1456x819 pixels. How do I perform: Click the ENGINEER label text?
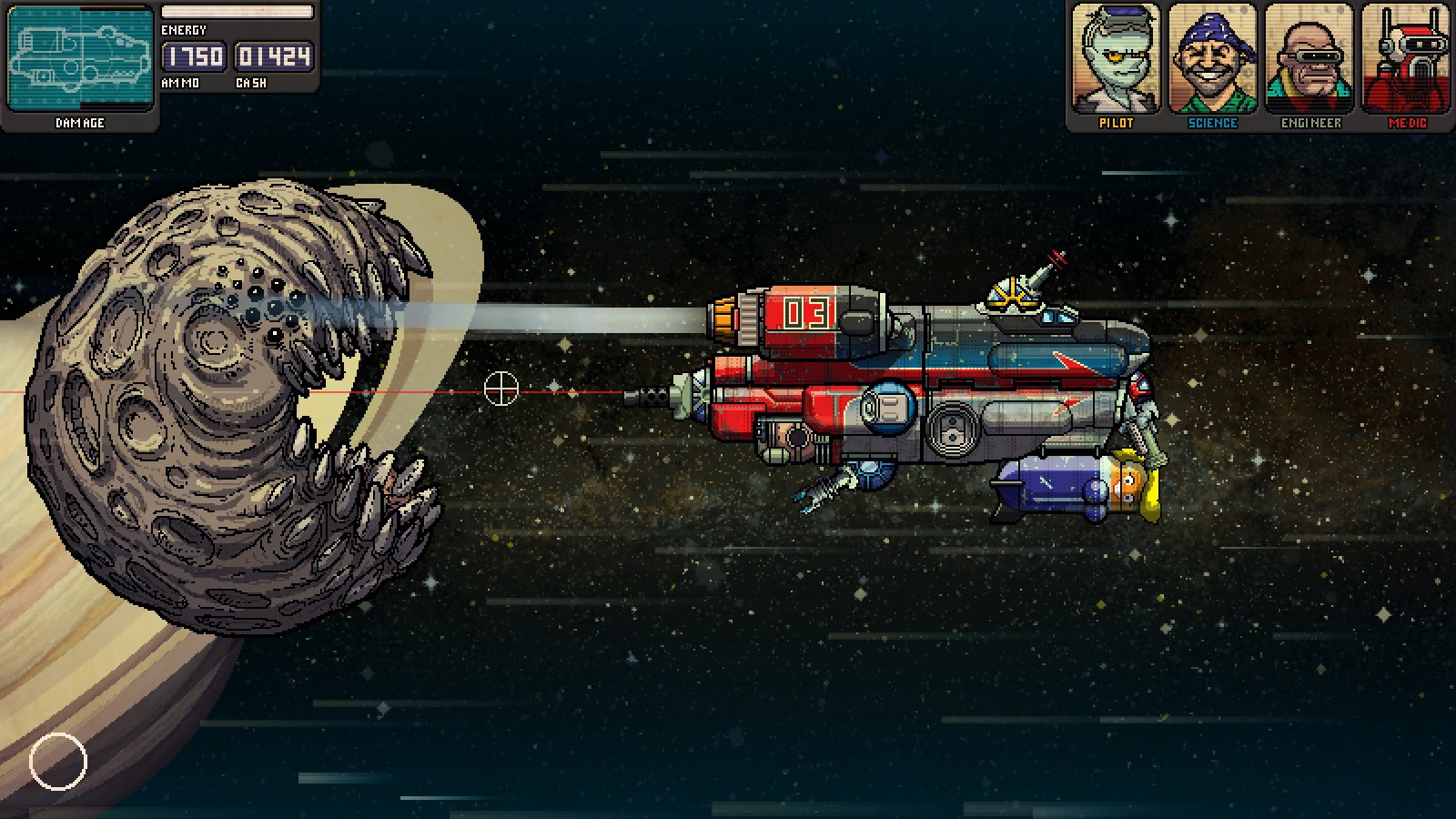1310,122
